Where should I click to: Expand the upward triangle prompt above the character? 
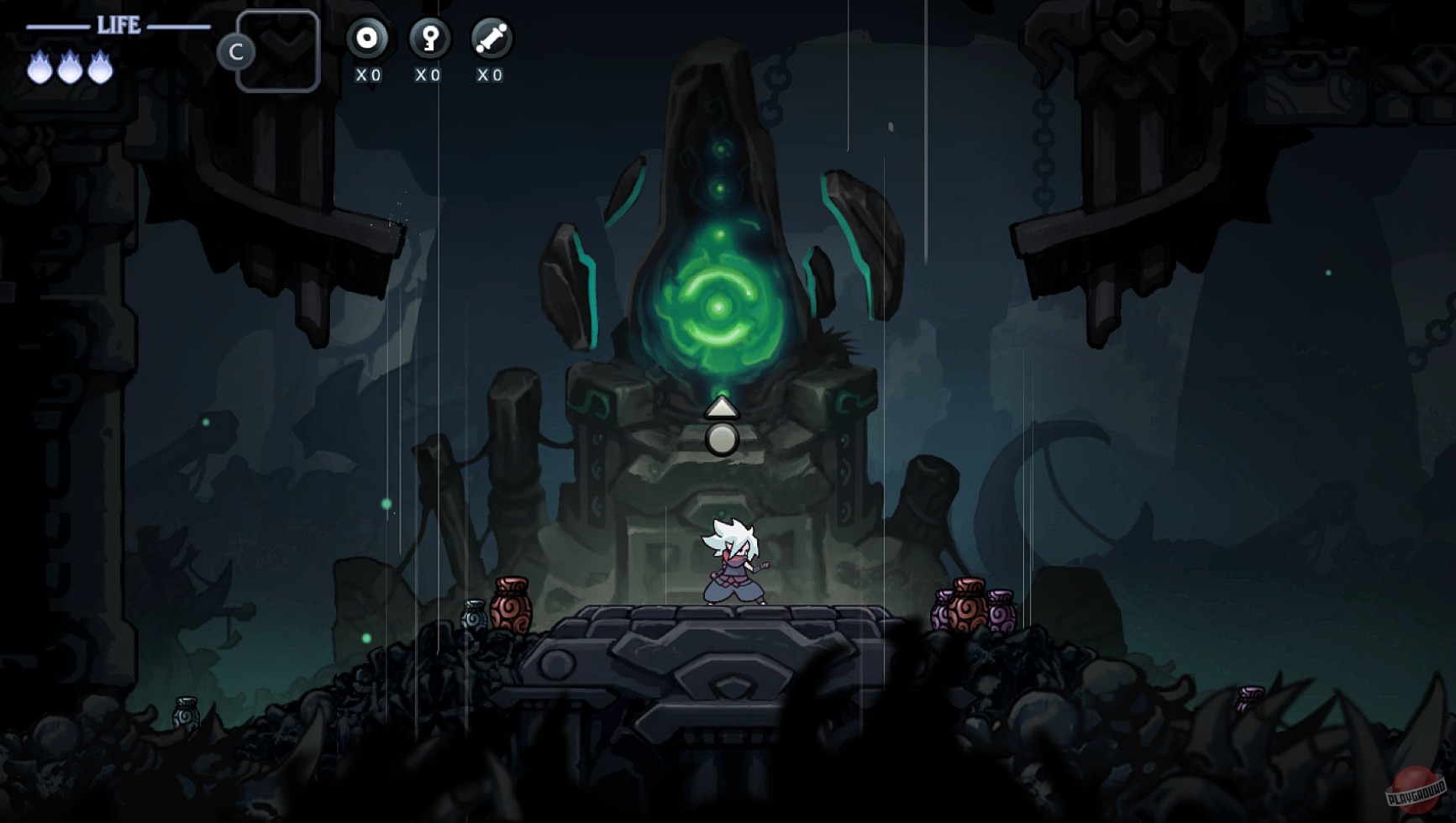pos(720,409)
